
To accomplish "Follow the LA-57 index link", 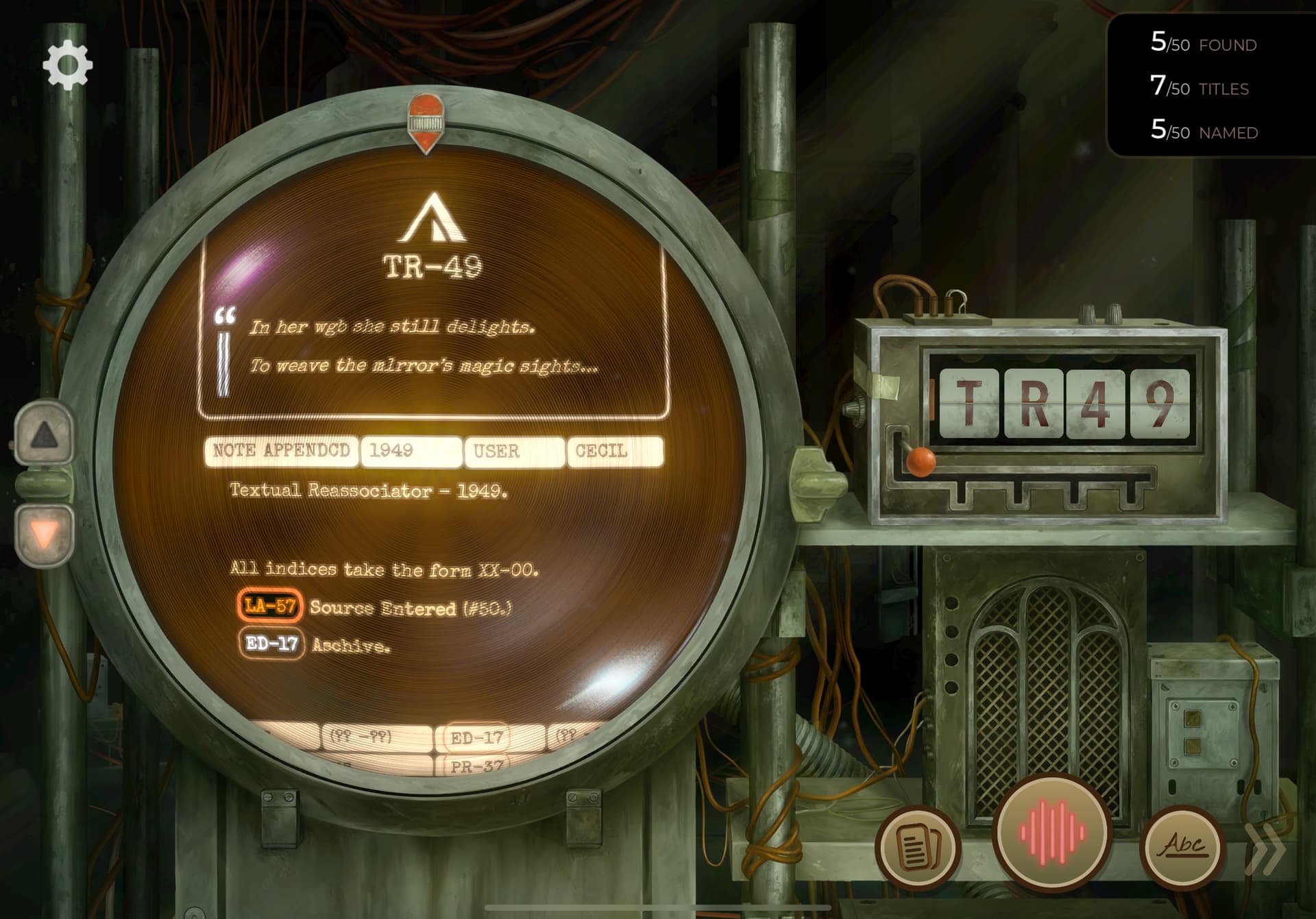I will (270, 606).
